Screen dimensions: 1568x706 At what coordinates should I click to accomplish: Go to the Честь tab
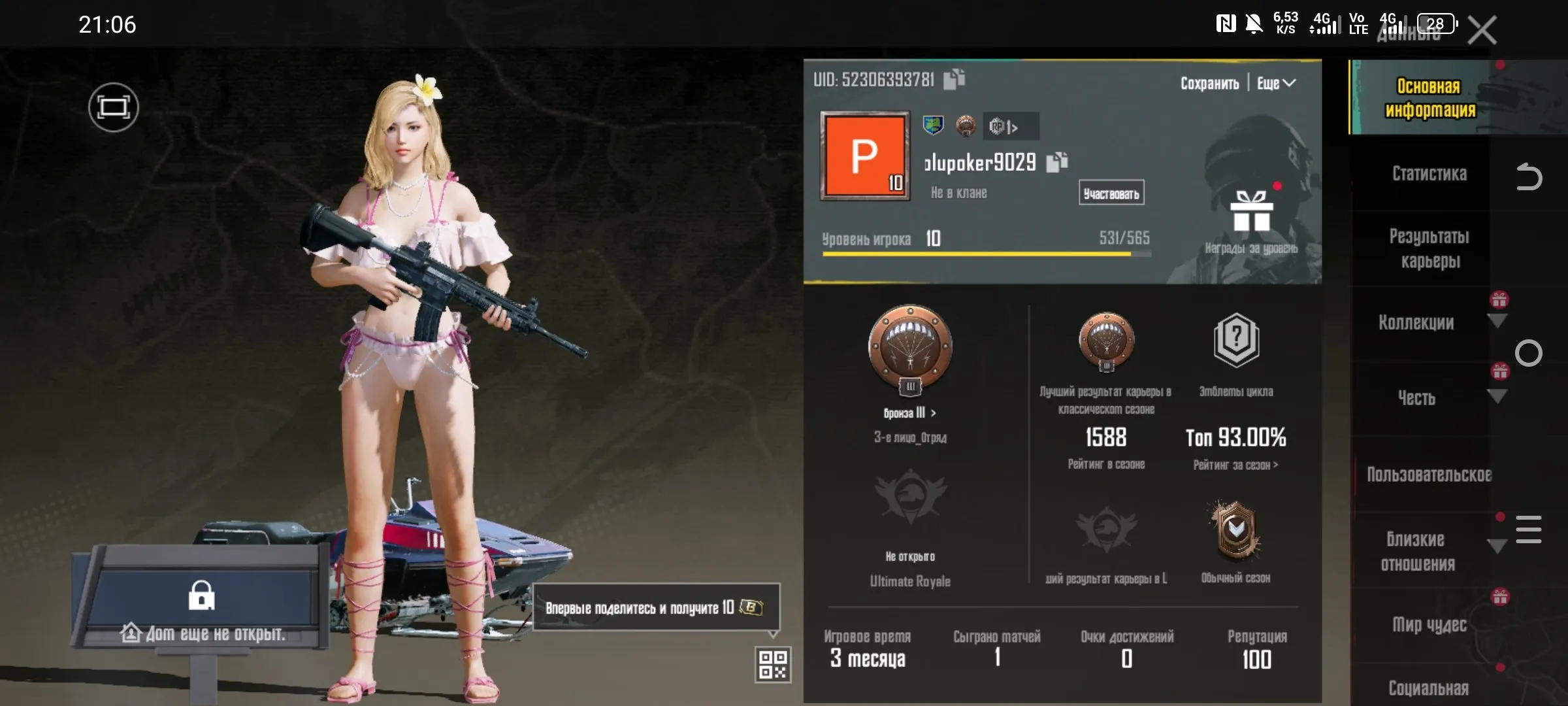pyautogui.click(x=1416, y=398)
